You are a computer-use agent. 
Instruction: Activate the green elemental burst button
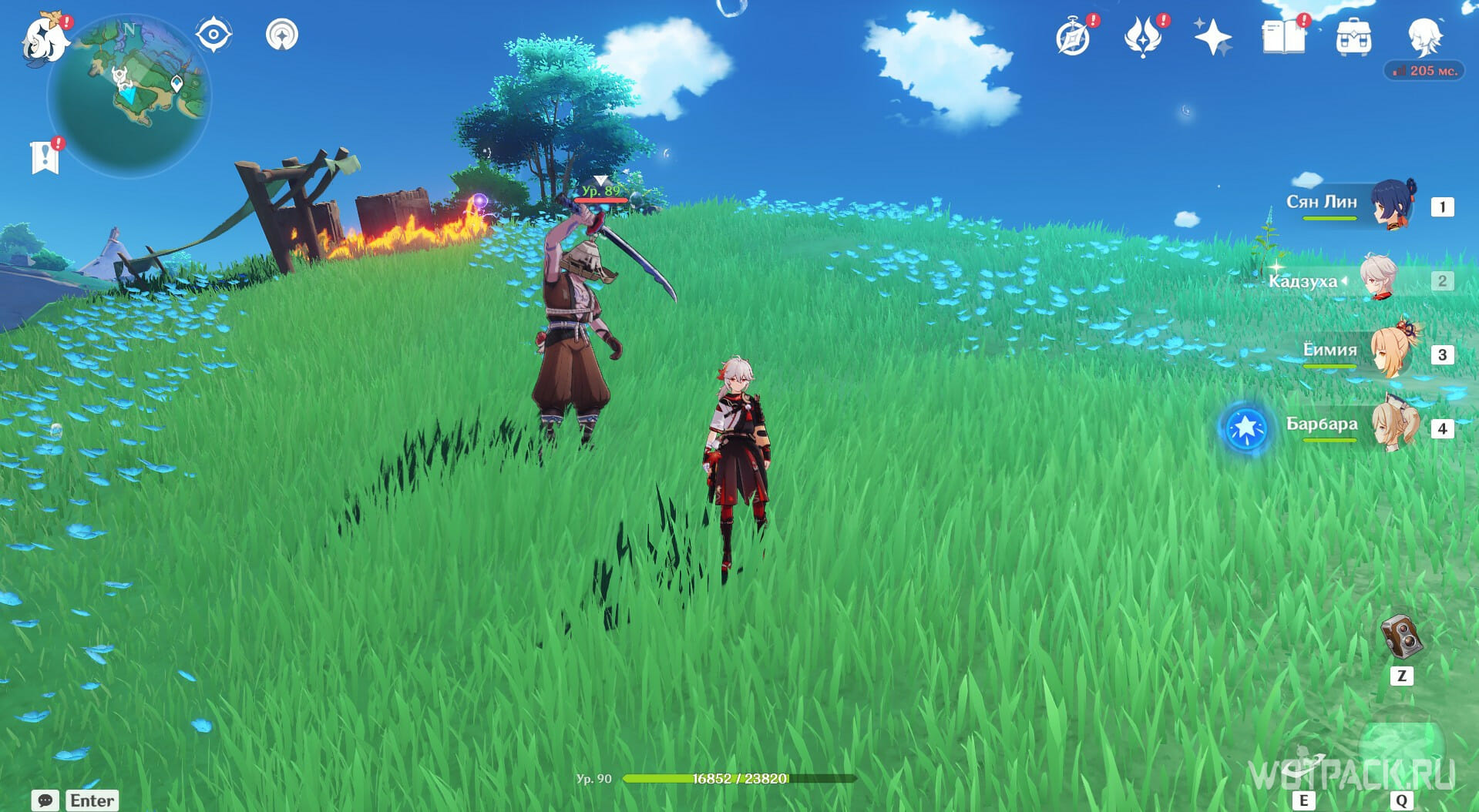(1401, 752)
